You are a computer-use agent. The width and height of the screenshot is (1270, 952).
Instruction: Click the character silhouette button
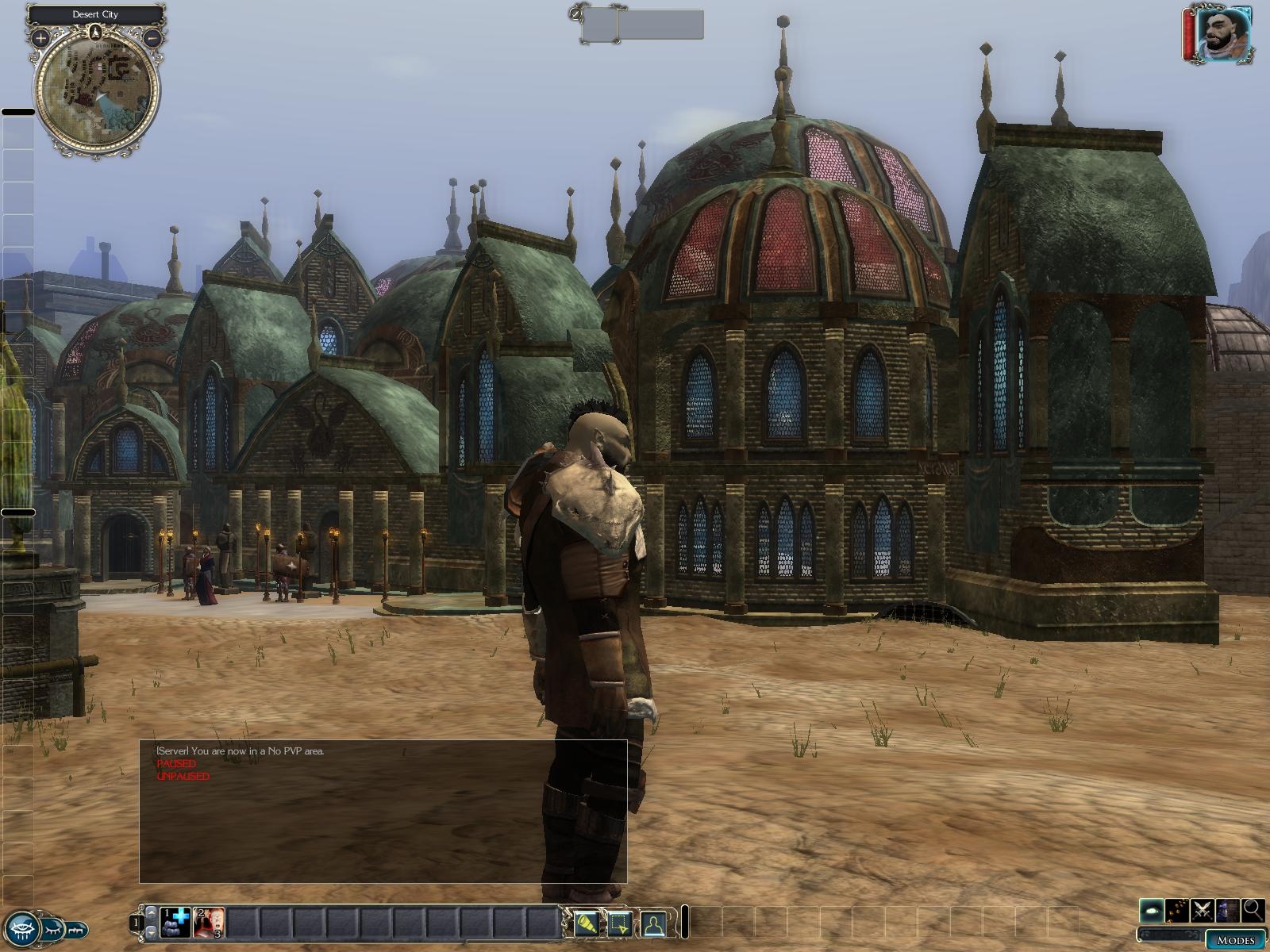(652, 924)
